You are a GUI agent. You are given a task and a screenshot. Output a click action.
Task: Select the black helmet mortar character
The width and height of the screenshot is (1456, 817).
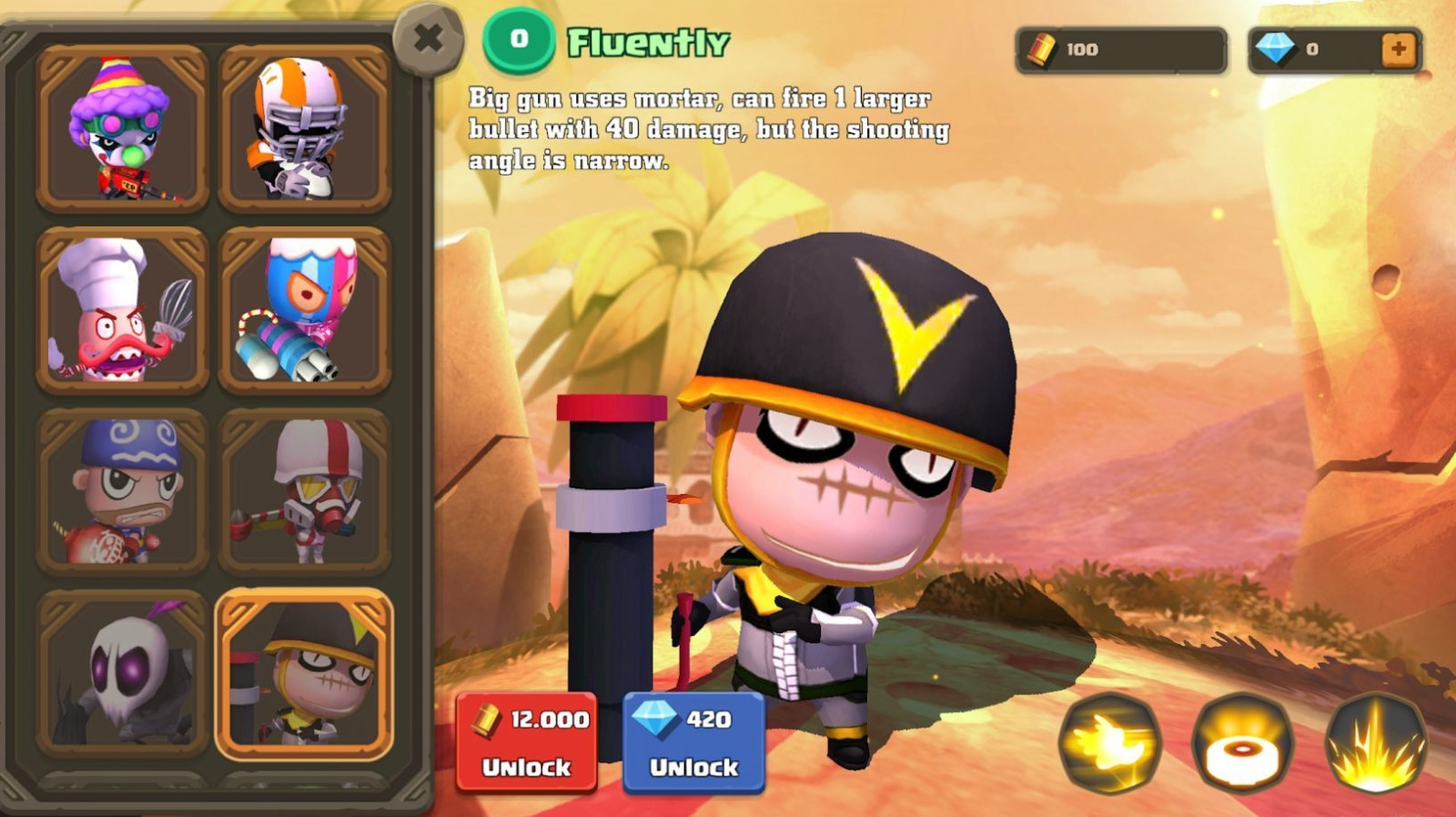tap(304, 673)
